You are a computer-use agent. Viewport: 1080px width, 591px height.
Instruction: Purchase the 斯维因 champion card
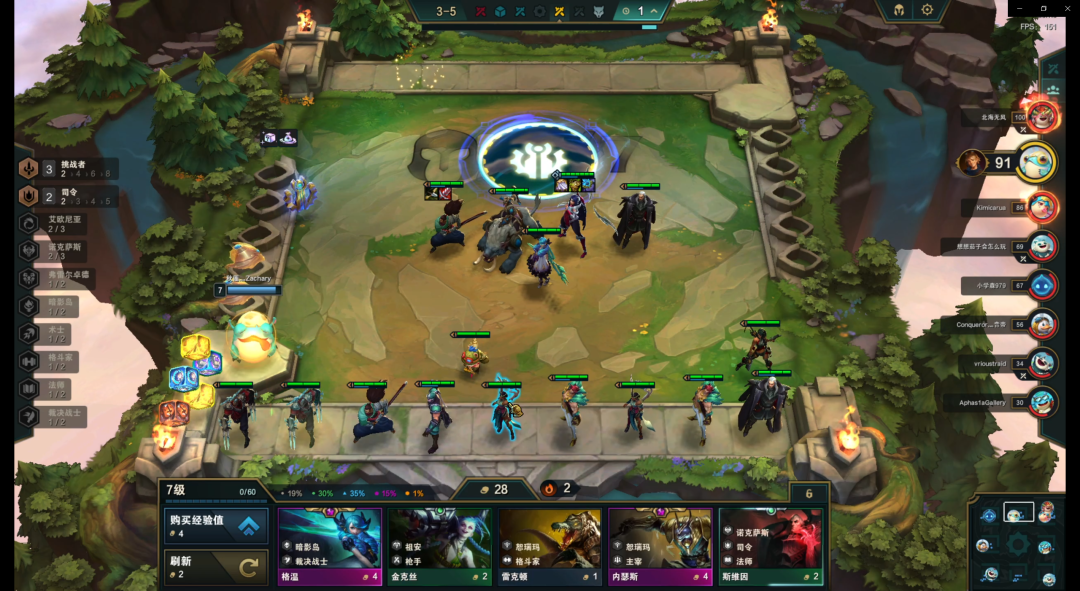[770, 545]
